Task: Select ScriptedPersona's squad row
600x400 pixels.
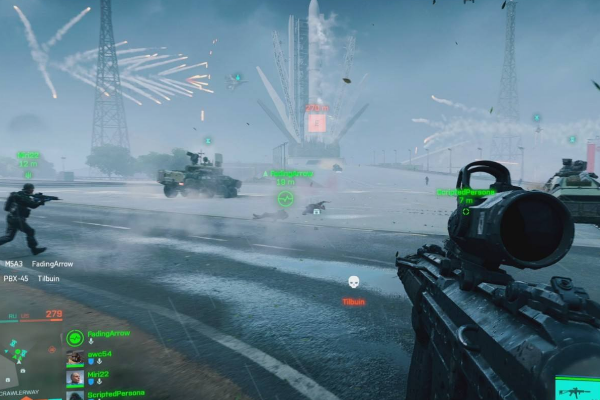Action: click(x=115, y=393)
